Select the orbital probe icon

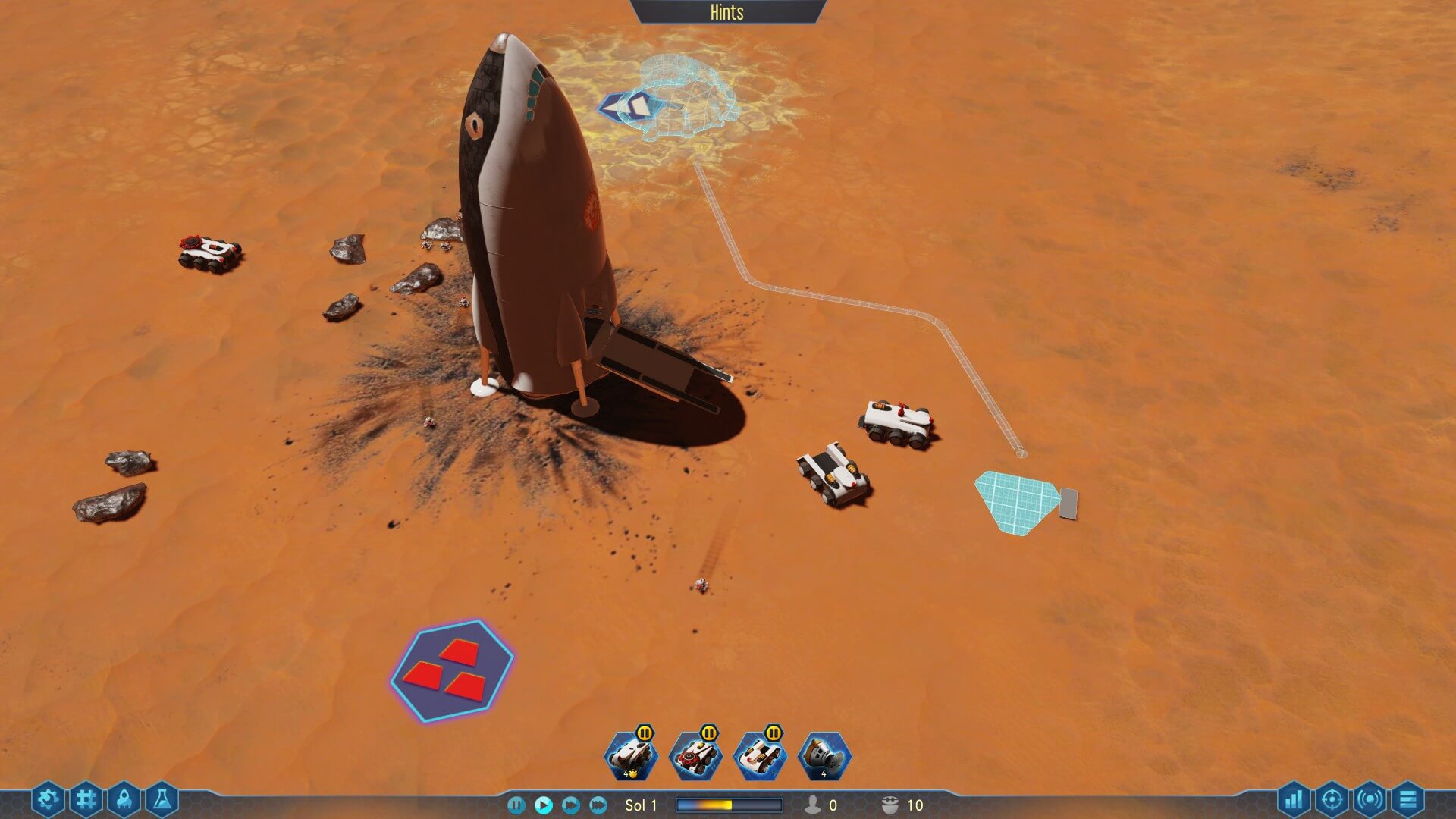(824, 756)
